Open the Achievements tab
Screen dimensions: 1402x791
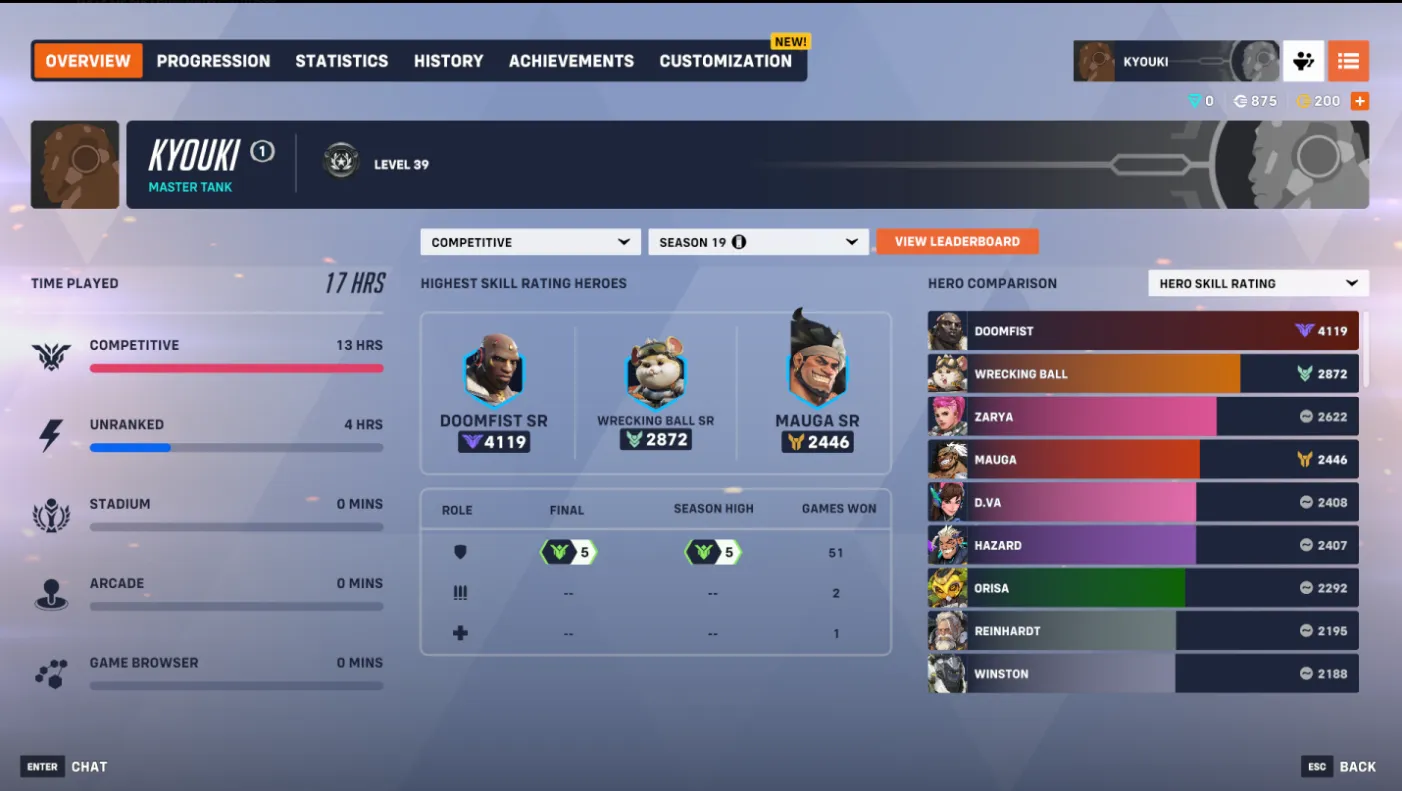coord(571,61)
